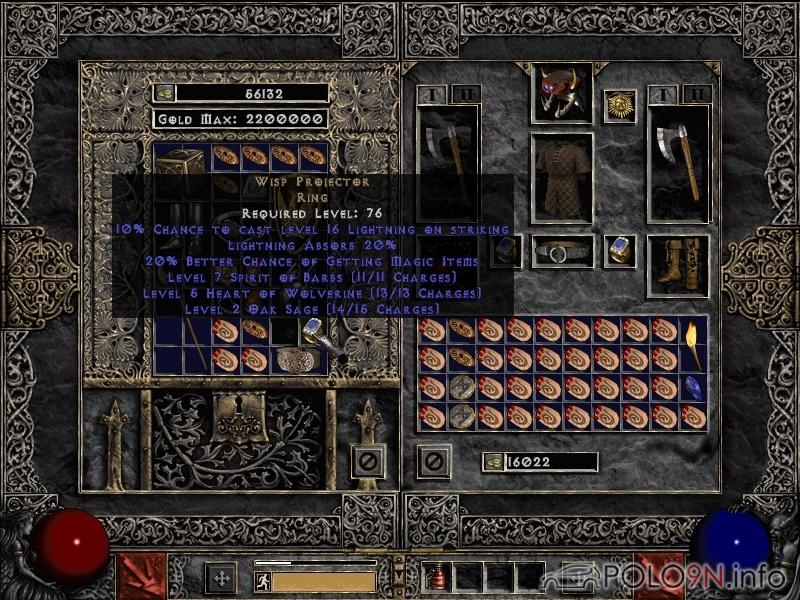This screenshot has width=800, height=600.
Task: Pick up the blue gem in the inventory
Action: (x=693, y=385)
